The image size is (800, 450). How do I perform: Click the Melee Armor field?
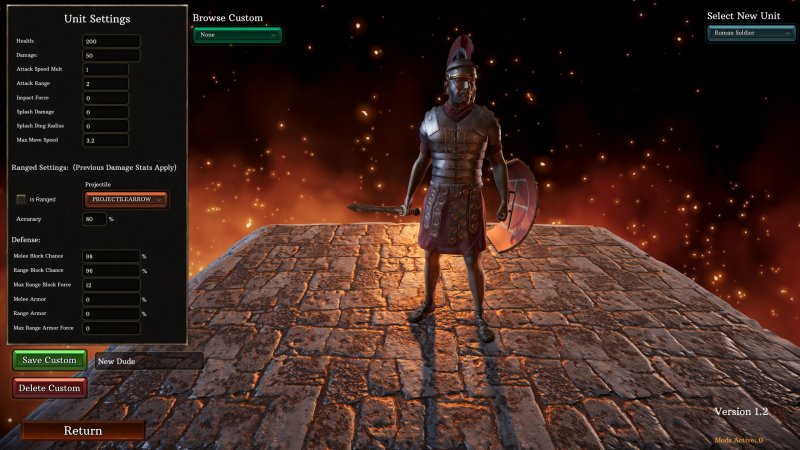tap(111, 299)
